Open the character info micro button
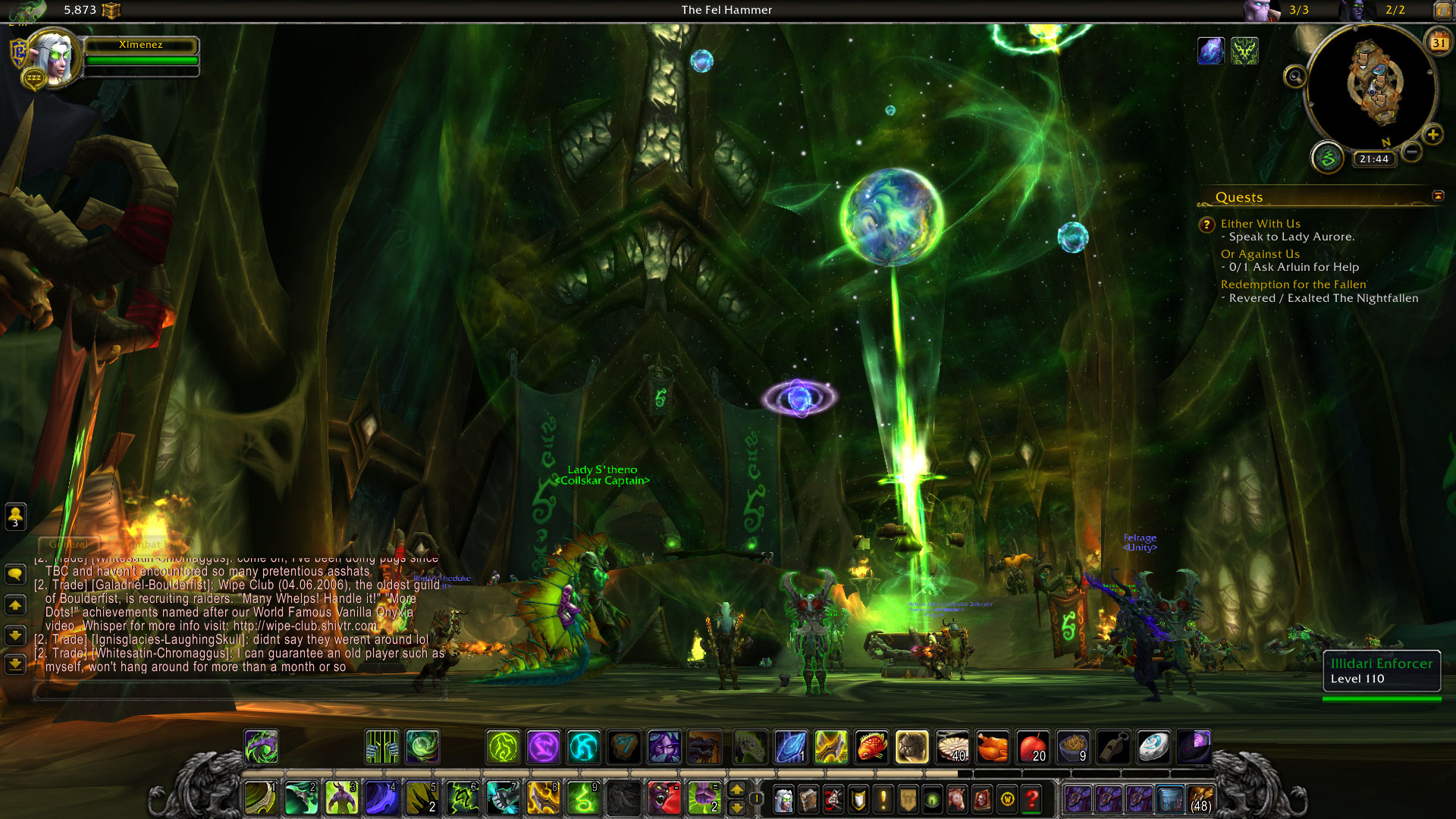Viewport: 1456px width, 819px height. click(784, 799)
